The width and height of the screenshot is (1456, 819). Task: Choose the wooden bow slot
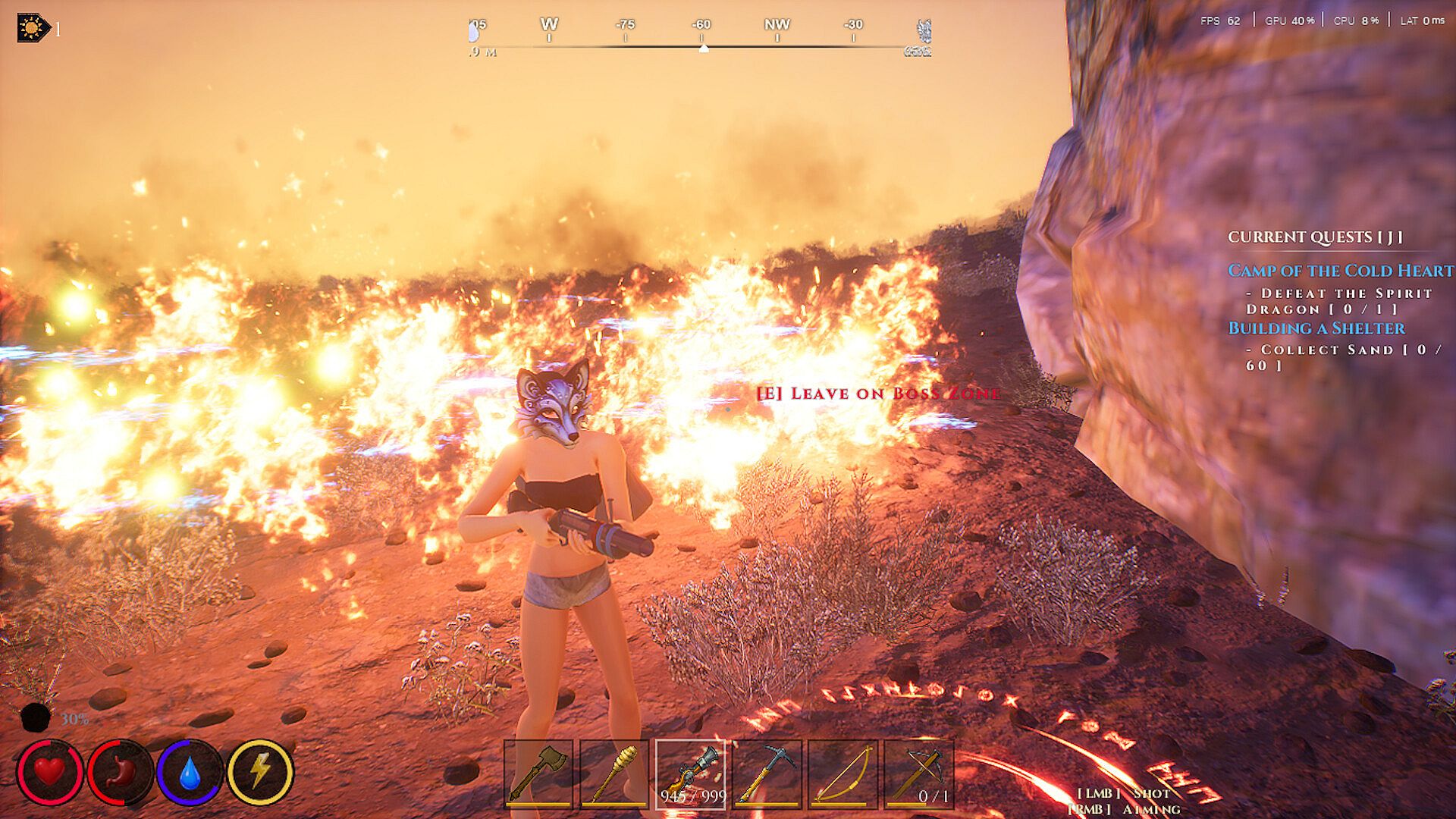(x=843, y=773)
